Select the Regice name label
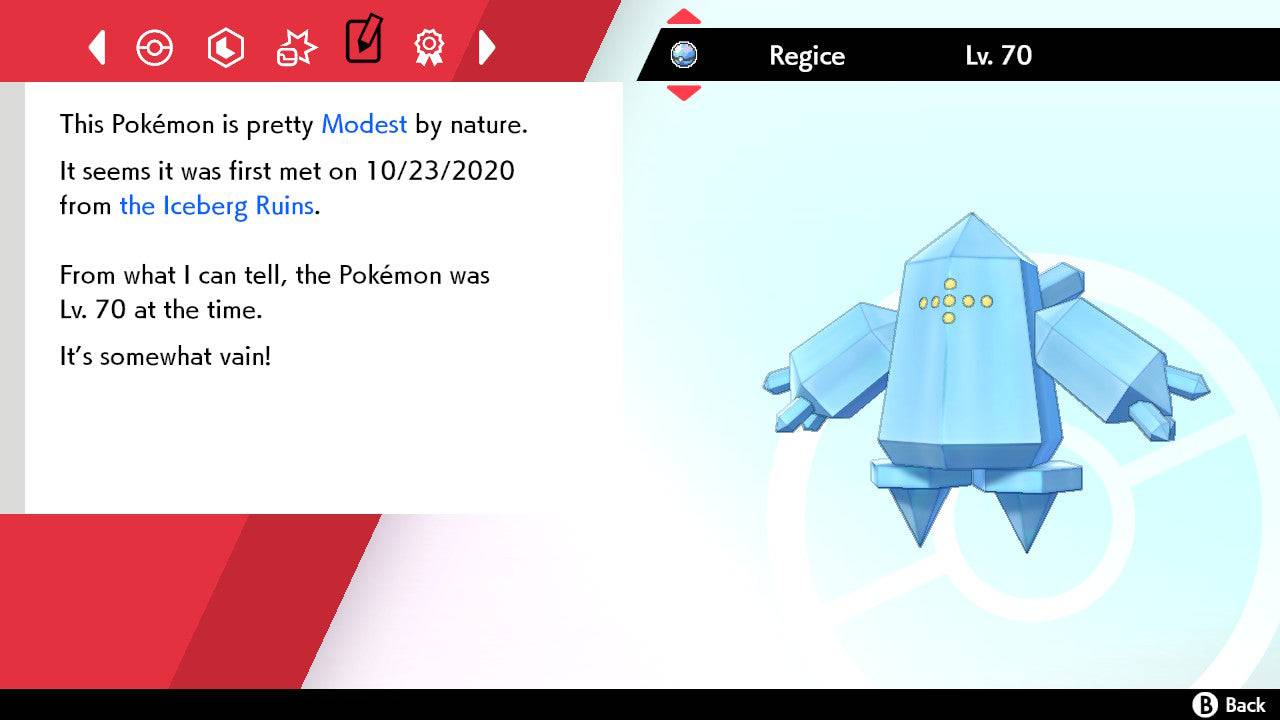Screen dimensions: 1280x720 (806, 57)
